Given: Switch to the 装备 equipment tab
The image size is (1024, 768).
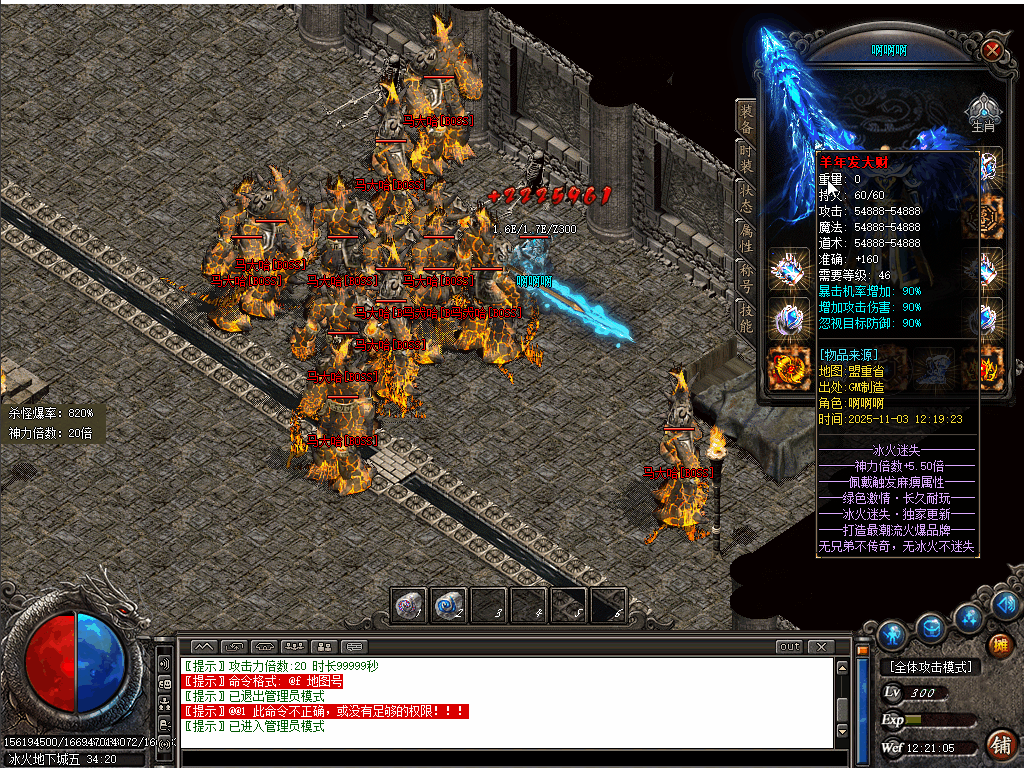Looking at the screenshot, I should tap(746, 119).
